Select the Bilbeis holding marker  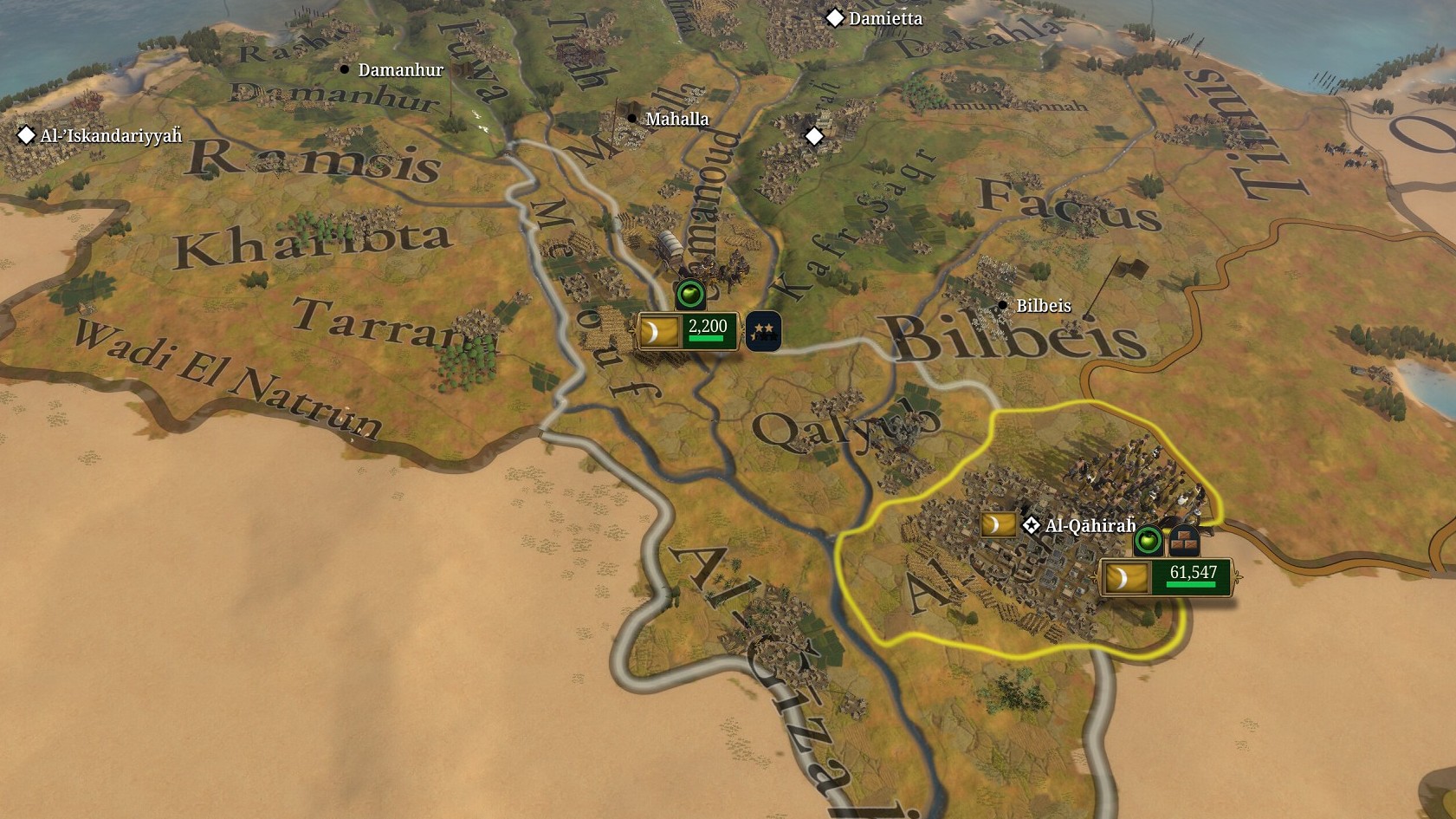[1002, 305]
